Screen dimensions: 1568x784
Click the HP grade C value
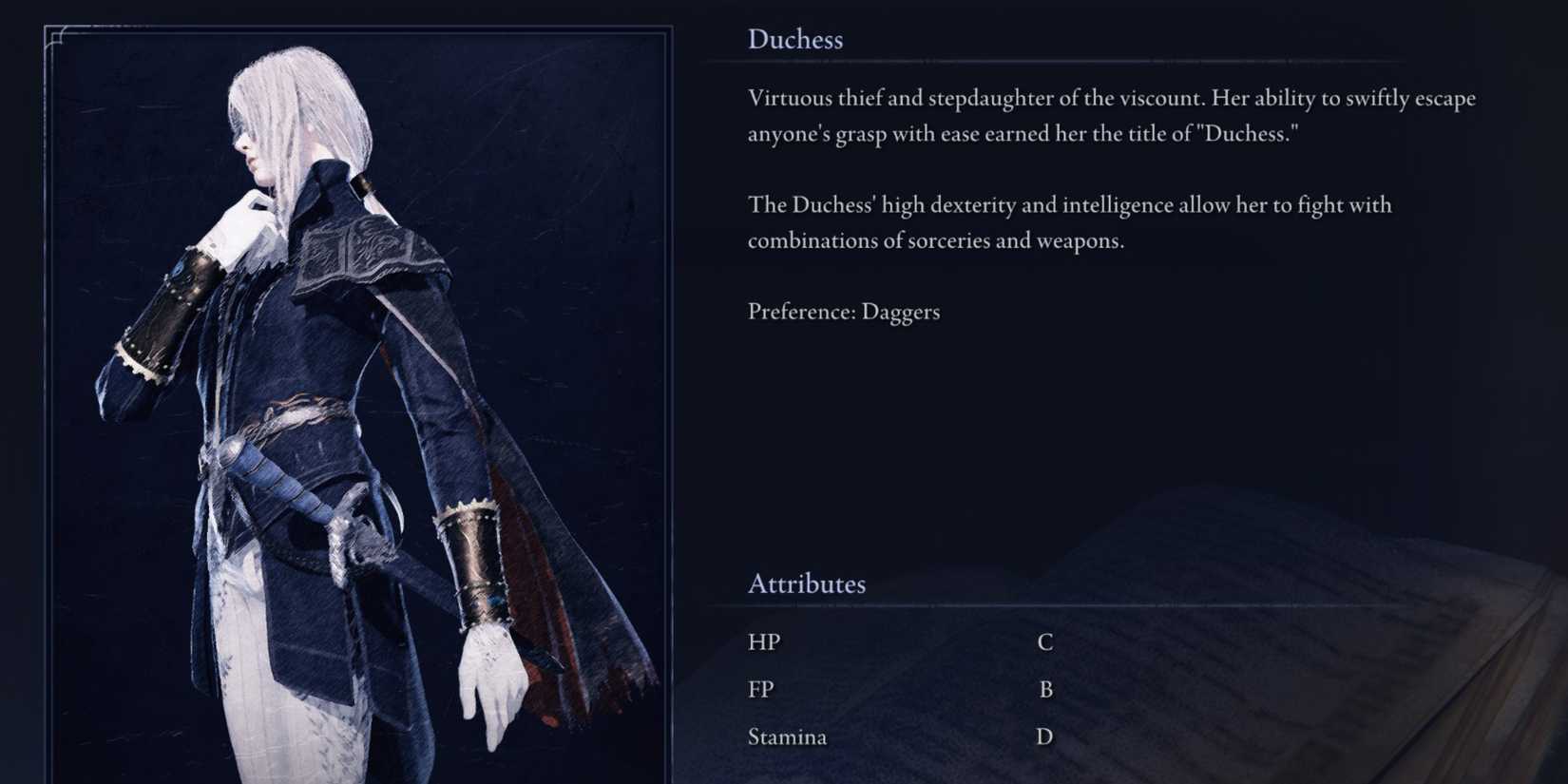point(1045,641)
